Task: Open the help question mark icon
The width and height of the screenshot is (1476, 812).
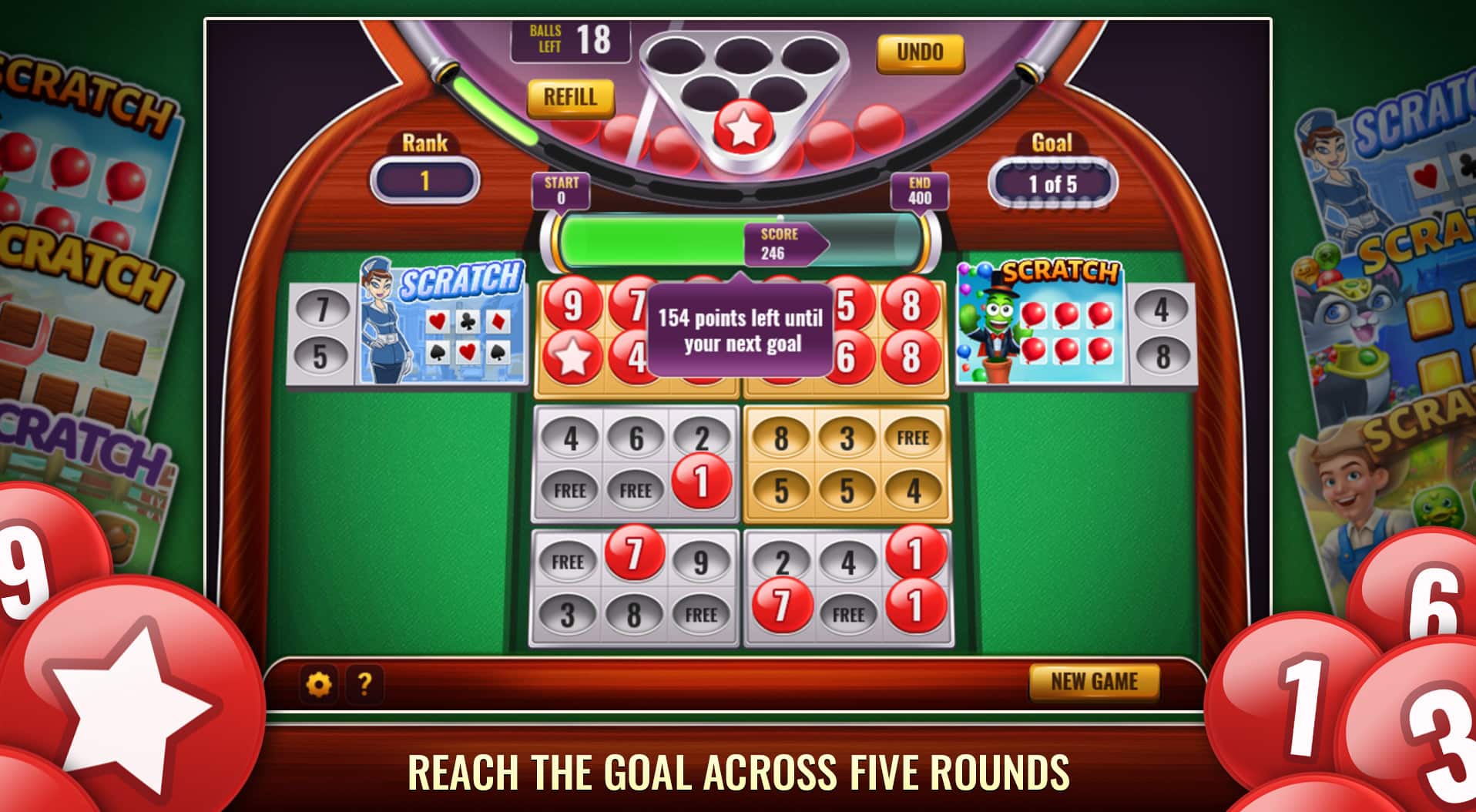Action: [365, 682]
